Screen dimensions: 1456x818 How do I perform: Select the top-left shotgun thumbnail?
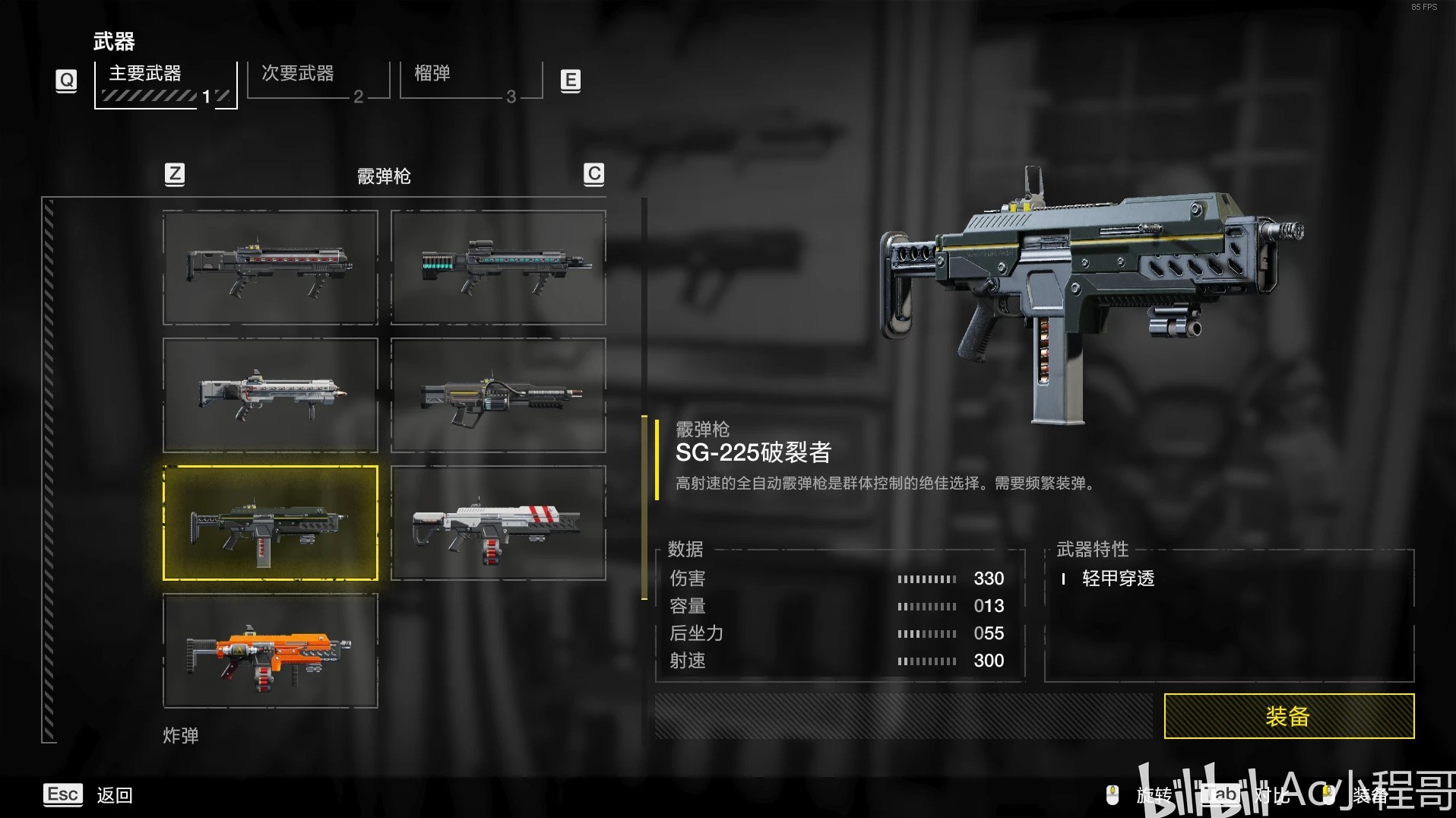point(270,267)
